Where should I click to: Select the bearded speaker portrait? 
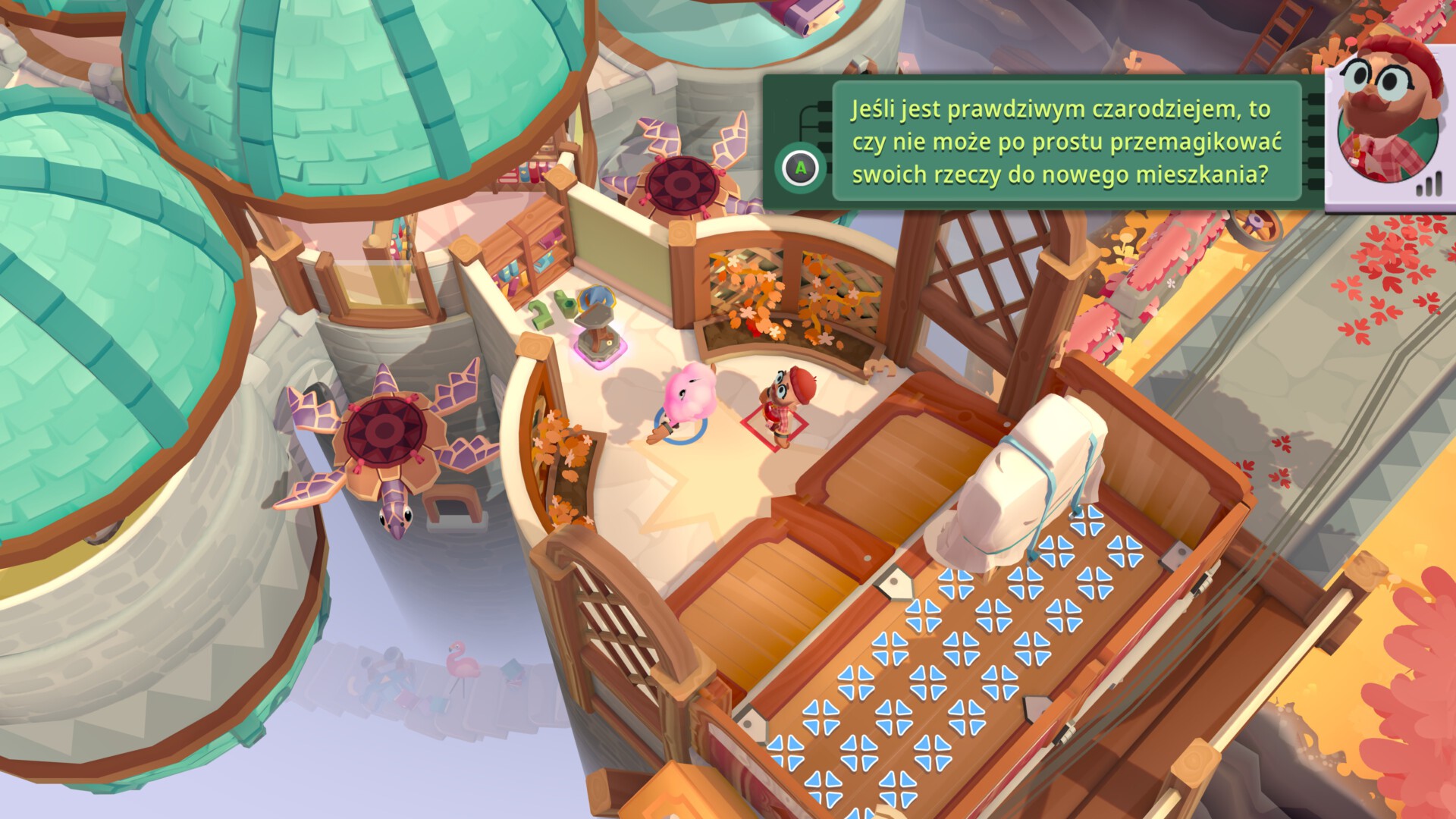1387,121
